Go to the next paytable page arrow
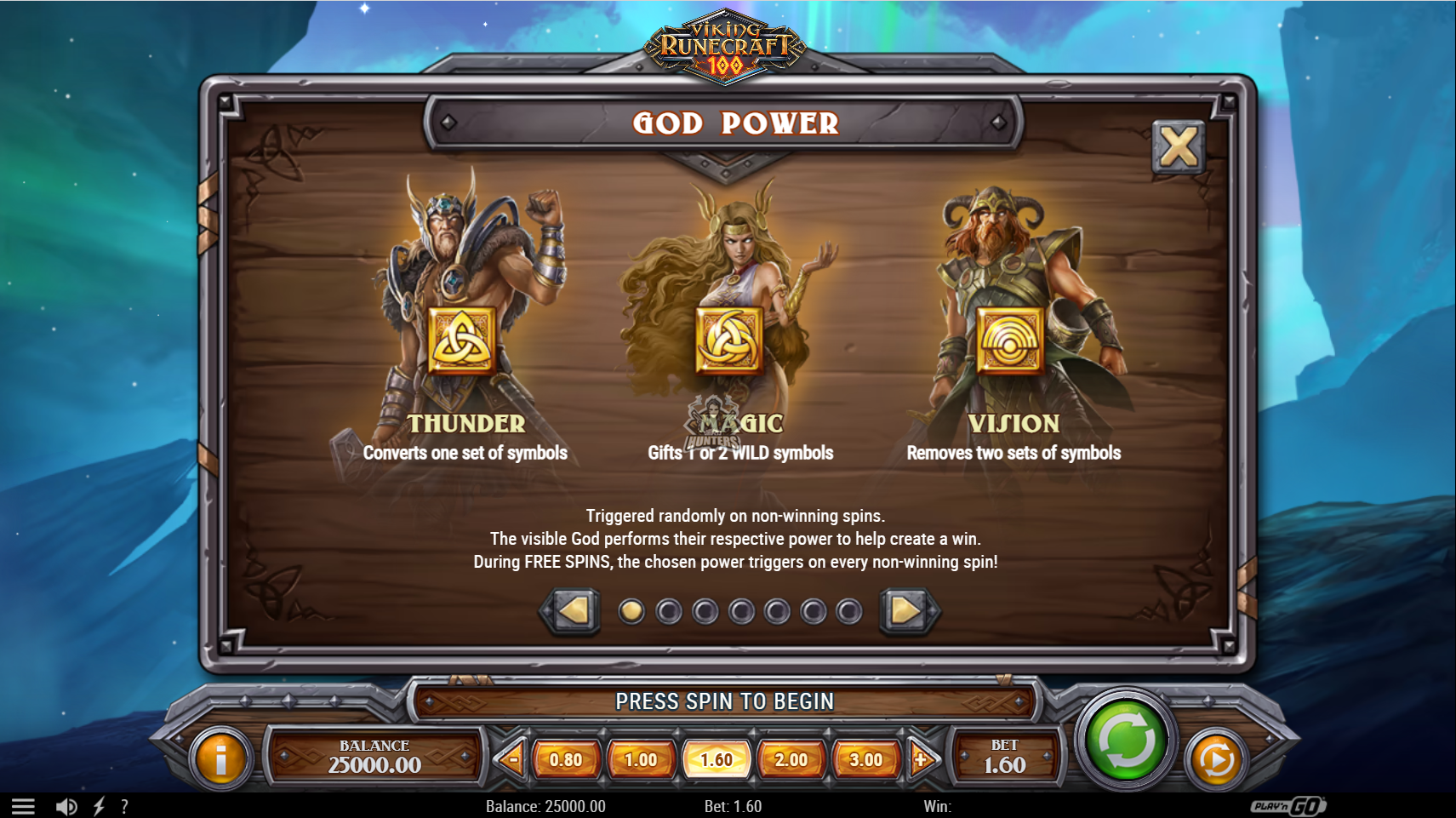 click(907, 610)
